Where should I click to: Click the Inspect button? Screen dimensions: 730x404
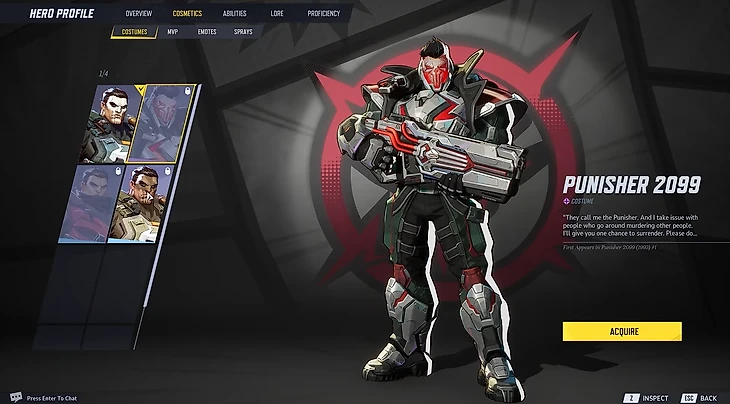pyautogui.click(x=648, y=397)
